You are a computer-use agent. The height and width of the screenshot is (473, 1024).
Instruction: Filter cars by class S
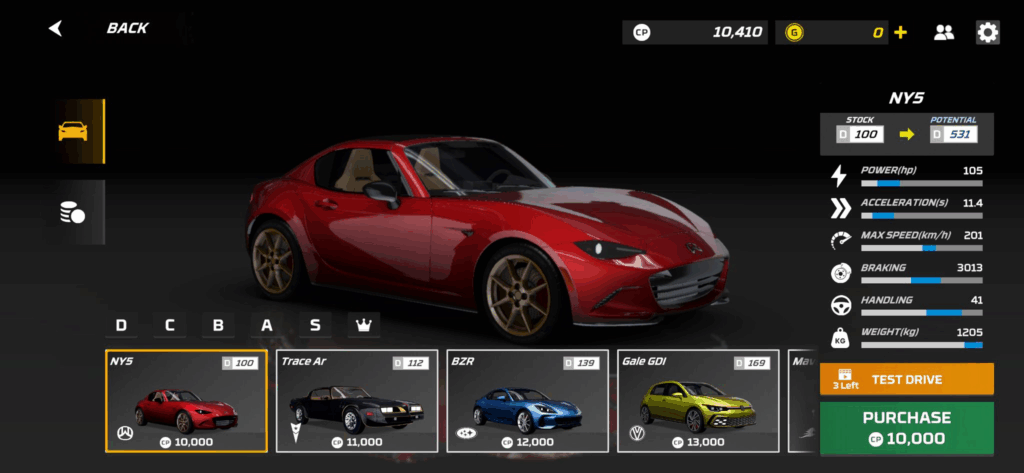(315, 325)
